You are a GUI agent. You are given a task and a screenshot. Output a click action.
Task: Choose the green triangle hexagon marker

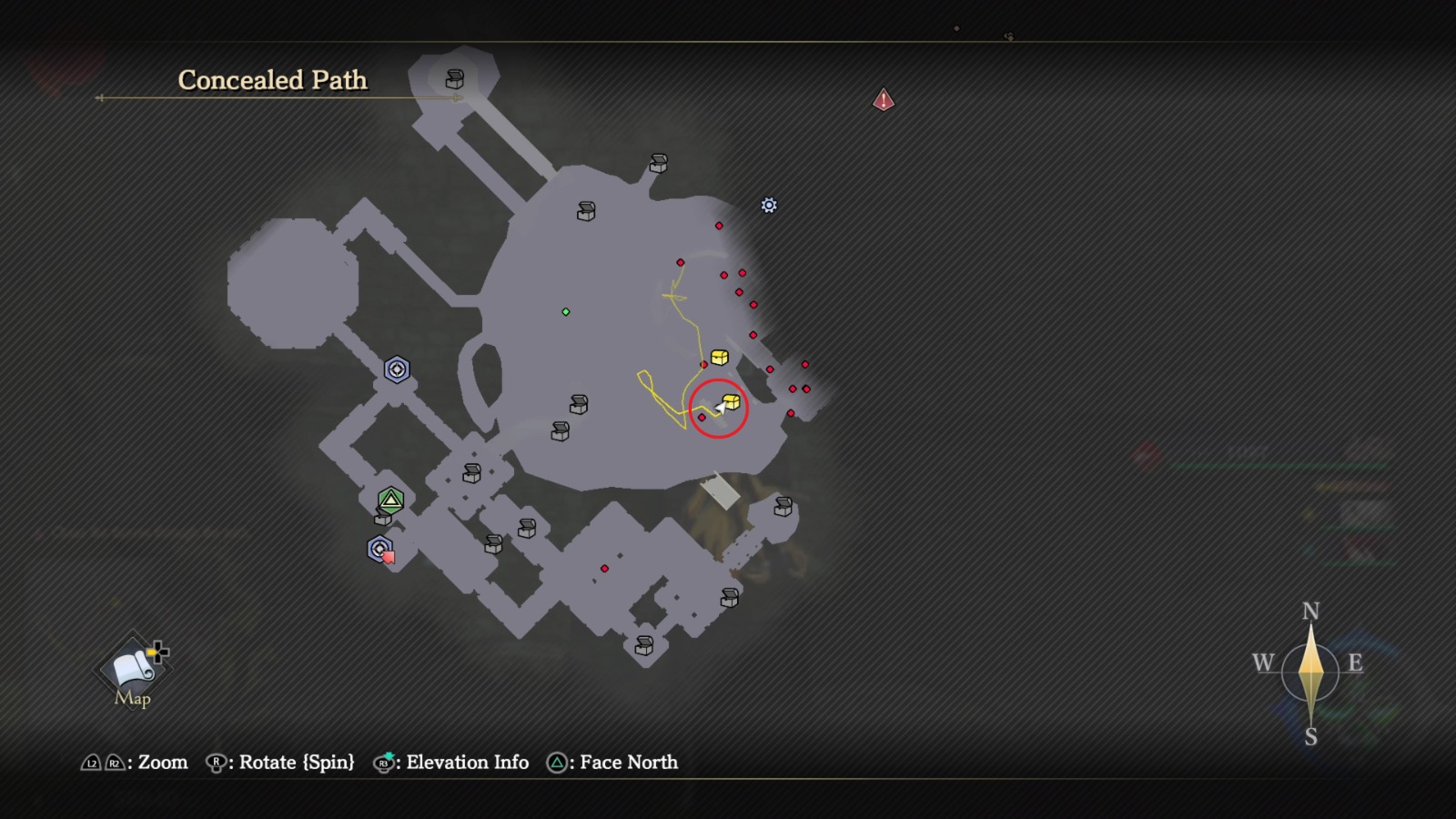pos(391,500)
